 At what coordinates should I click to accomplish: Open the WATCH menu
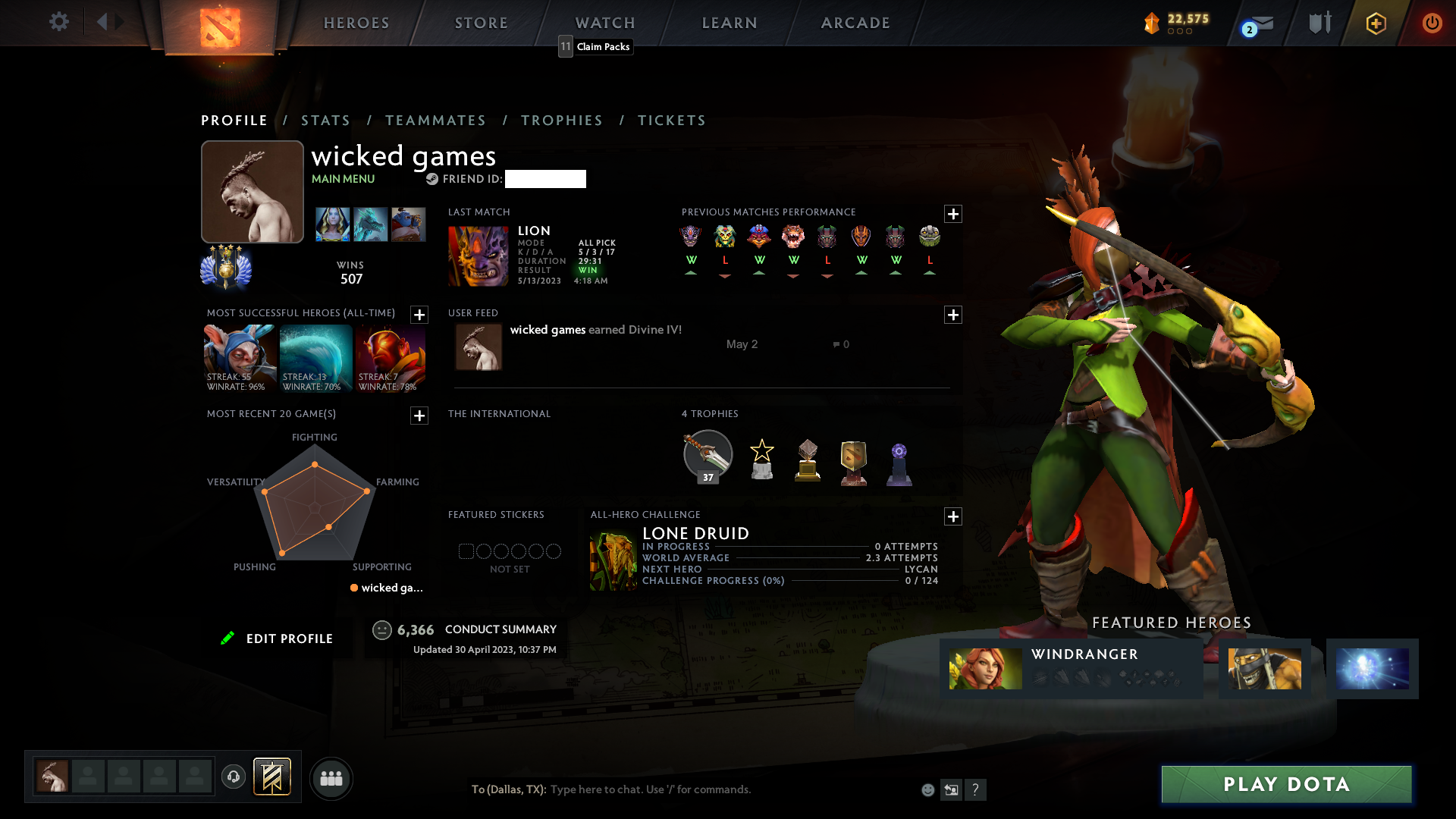click(604, 23)
